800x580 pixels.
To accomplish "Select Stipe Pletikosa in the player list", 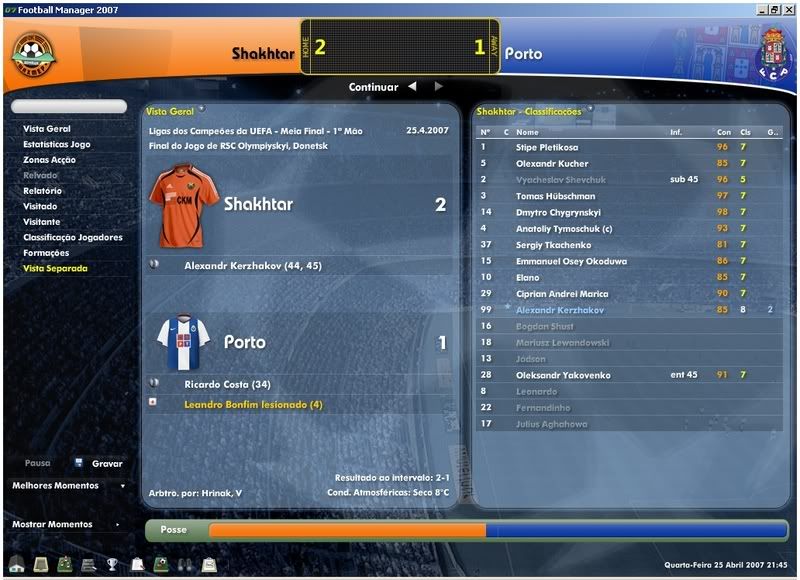I will pos(547,147).
